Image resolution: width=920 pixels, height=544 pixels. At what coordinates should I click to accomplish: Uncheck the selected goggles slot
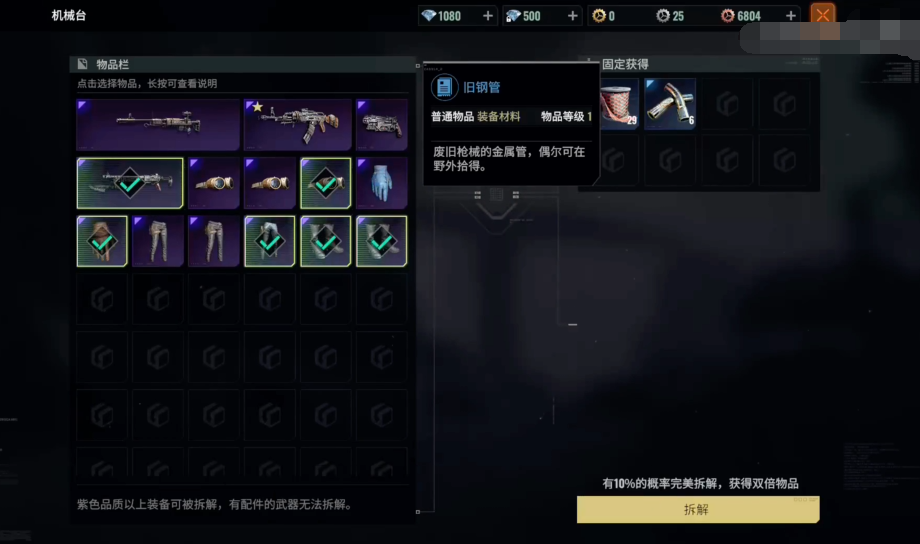pos(326,183)
